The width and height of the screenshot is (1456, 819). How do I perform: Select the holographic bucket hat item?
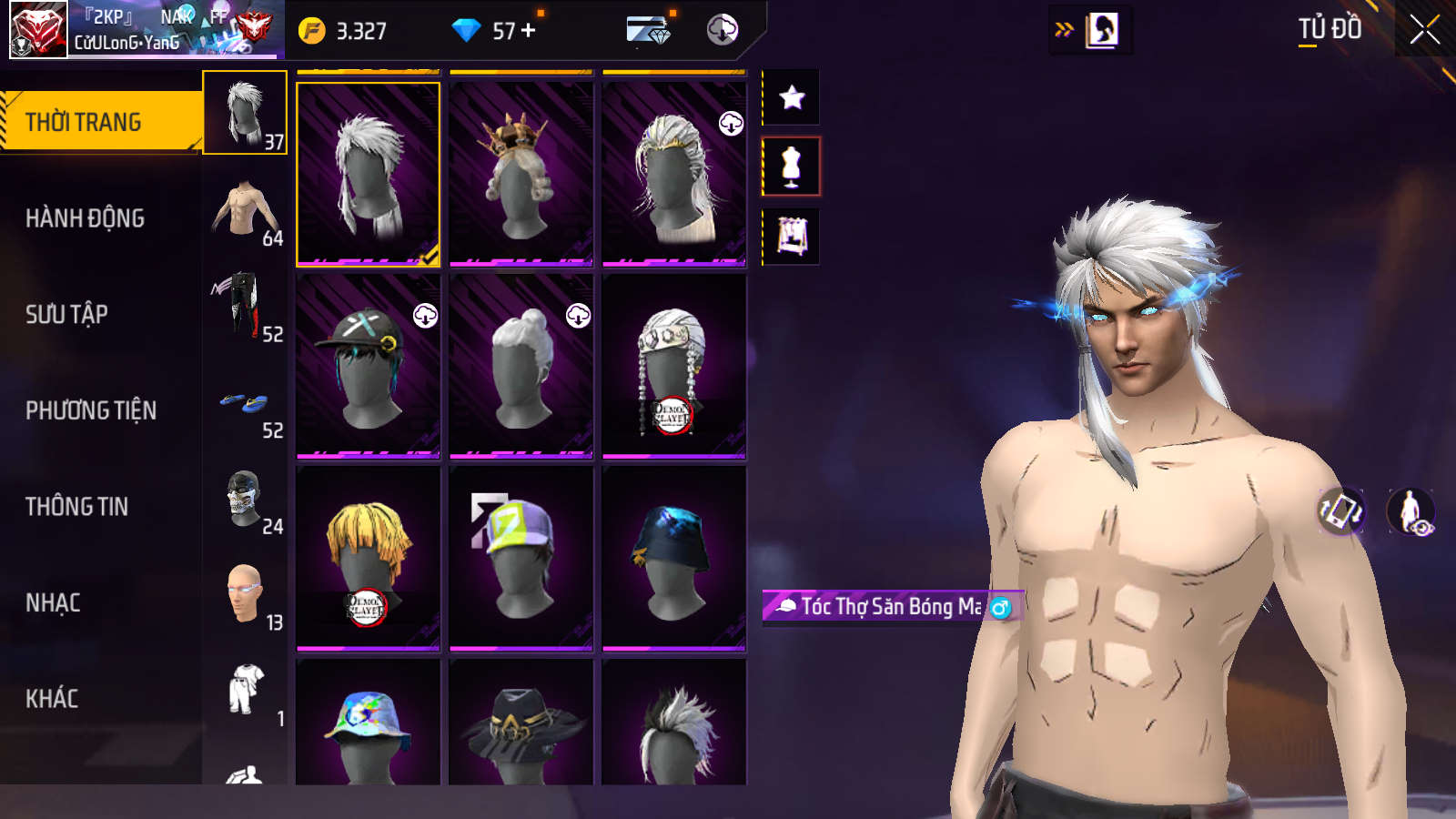pos(368,728)
